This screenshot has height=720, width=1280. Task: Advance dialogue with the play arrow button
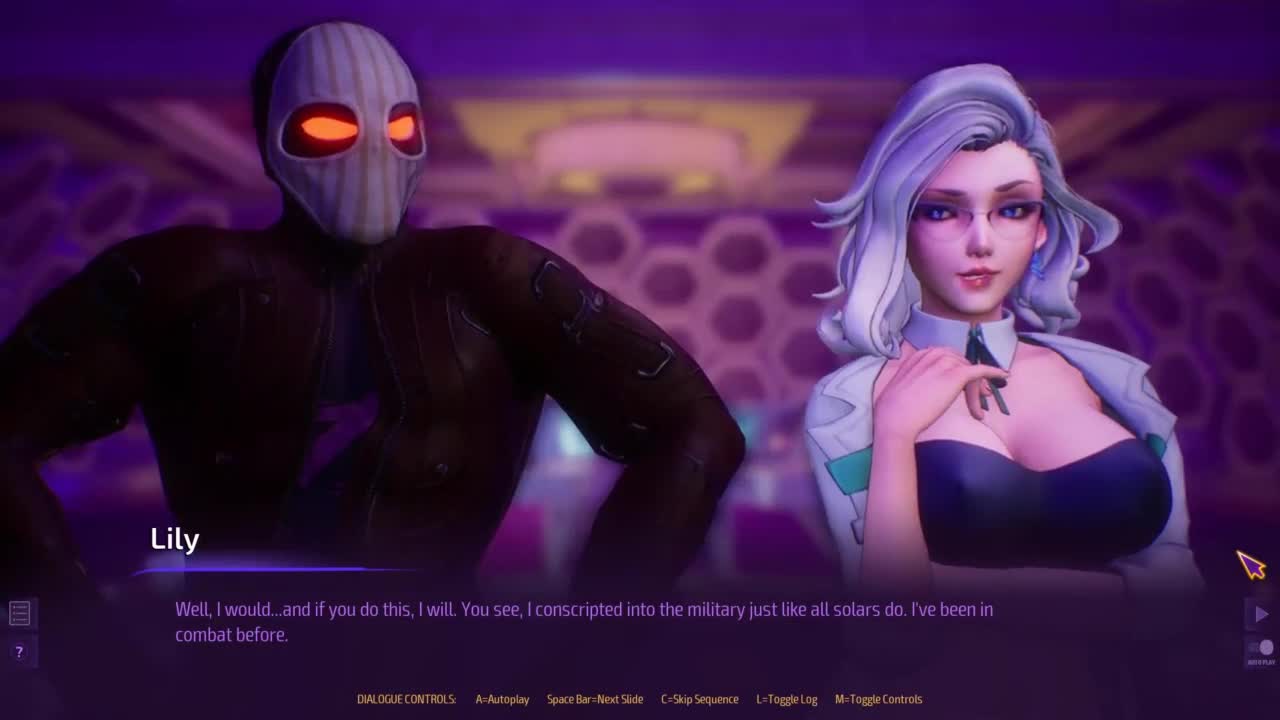(1261, 614)
